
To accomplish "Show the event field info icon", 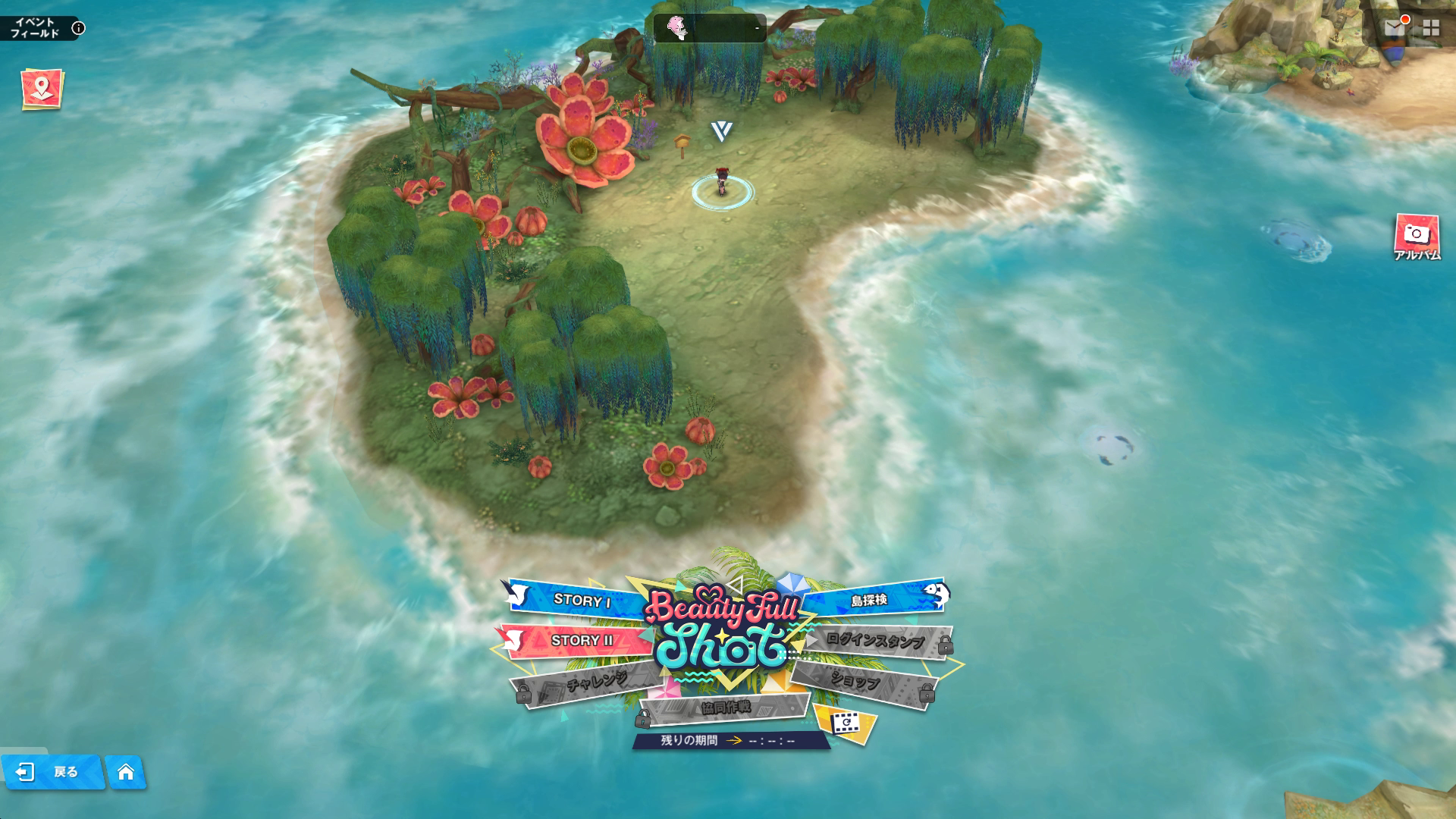I will tap(78, 29).
